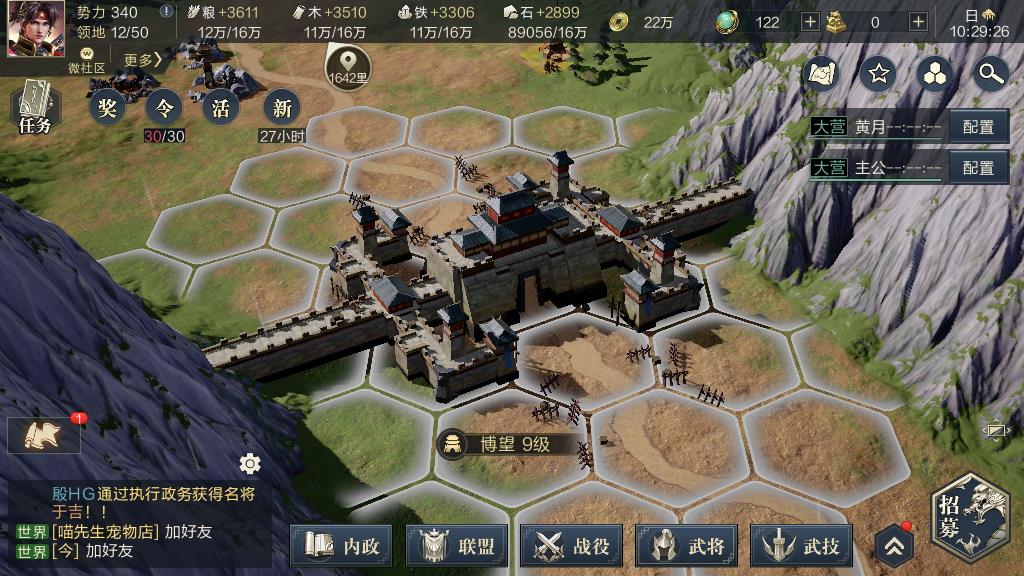Open the 任务 quest panel
The image size is (1024, 576).
(33, 107)
